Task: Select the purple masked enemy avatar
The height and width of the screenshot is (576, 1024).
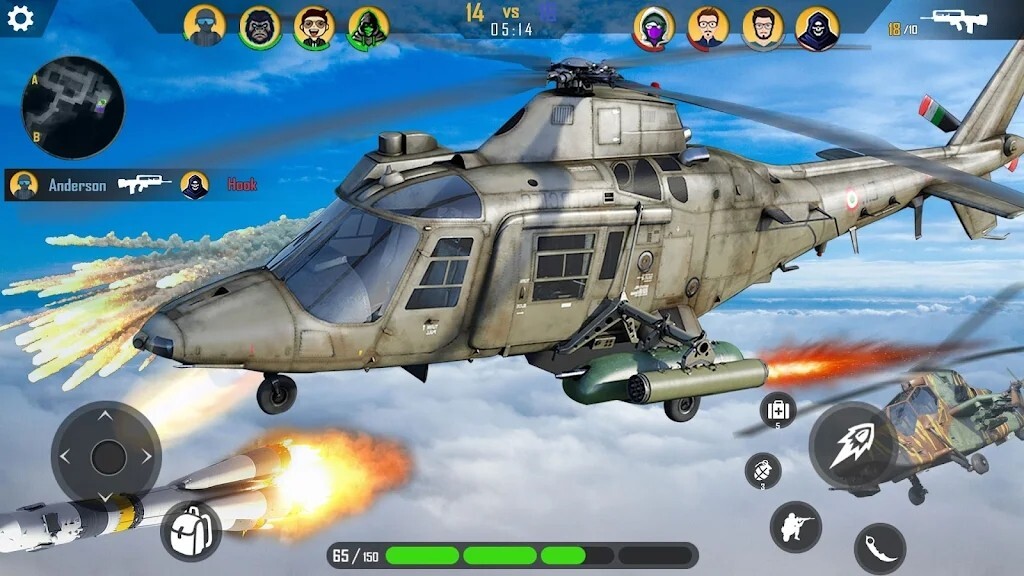Action: click(x=653, y=28)
